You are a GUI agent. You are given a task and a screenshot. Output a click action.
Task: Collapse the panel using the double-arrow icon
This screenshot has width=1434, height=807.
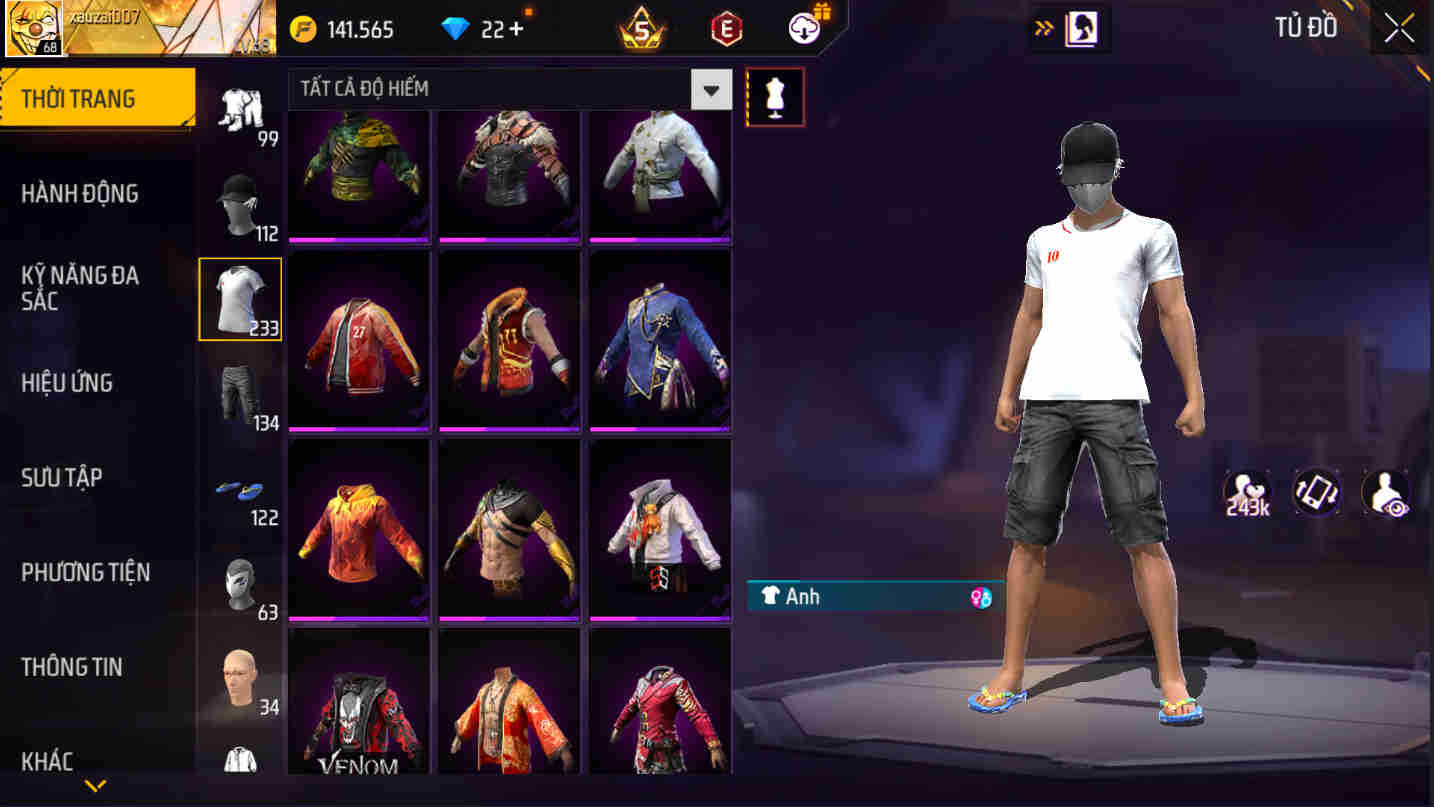pyautogui.click(x=1043, y=28)
